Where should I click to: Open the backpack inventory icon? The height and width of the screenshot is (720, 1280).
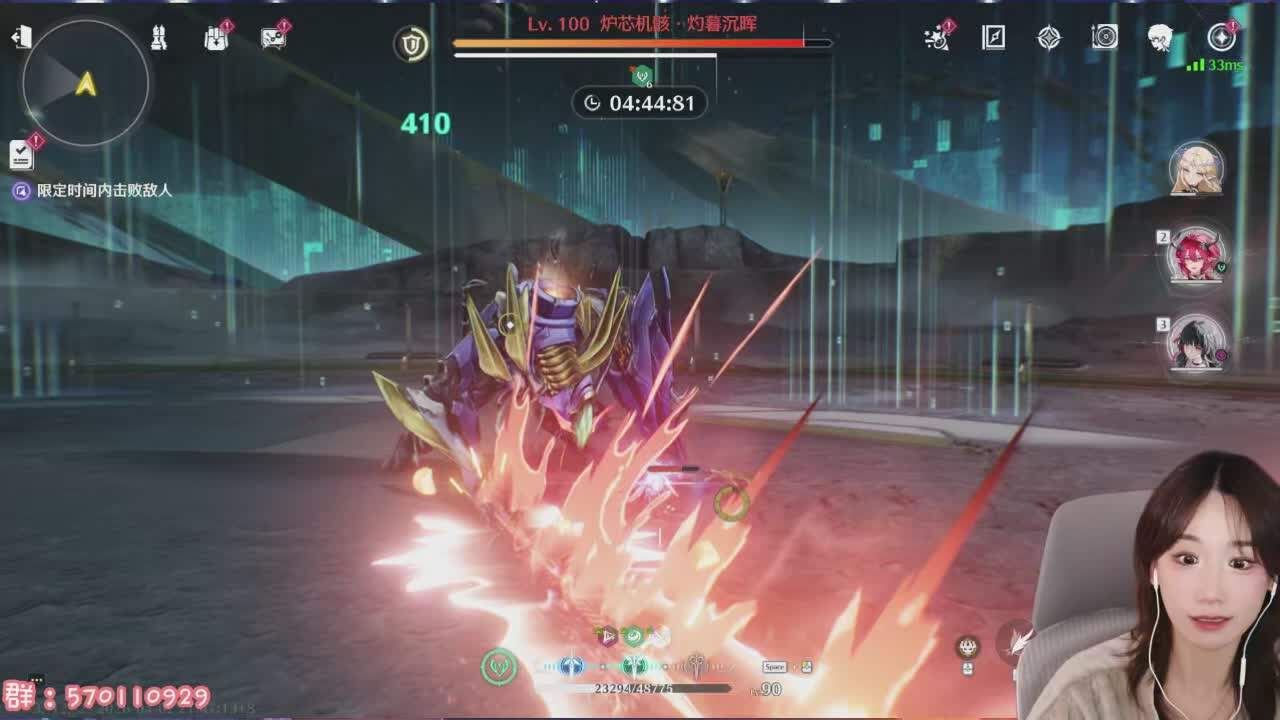click(216, 38)
